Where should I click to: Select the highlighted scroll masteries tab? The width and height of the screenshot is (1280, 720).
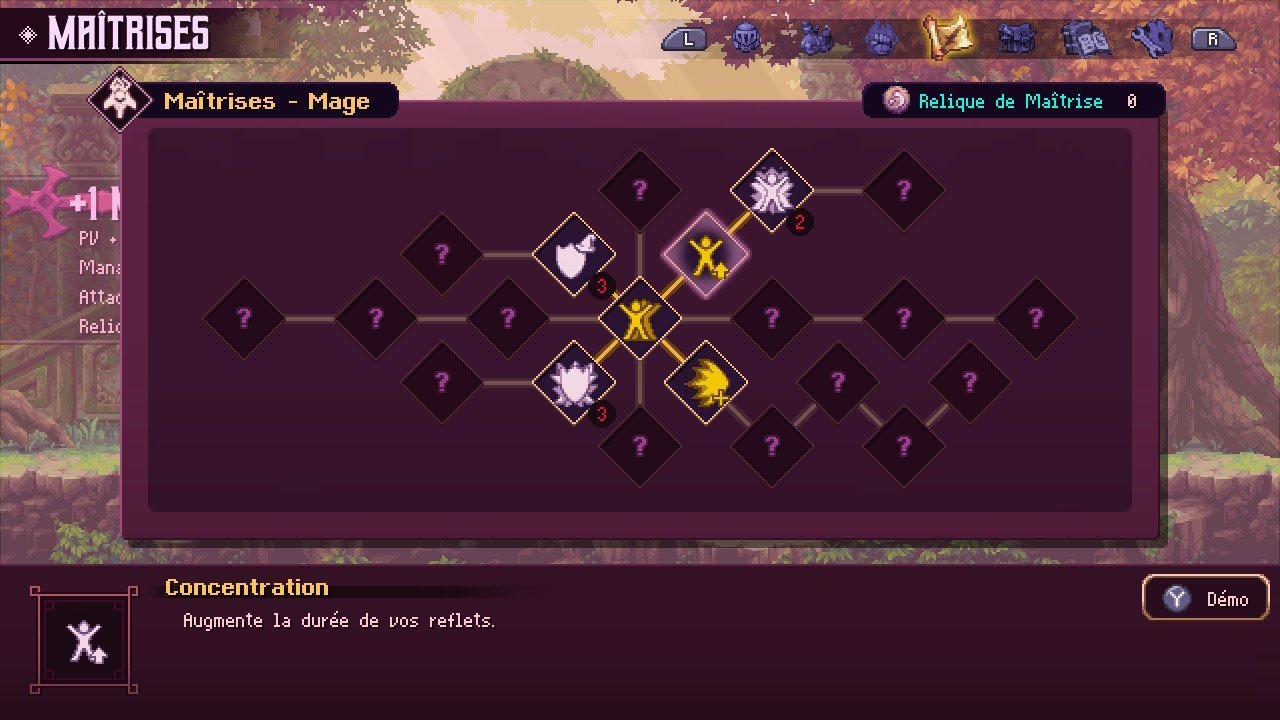tap(946, 38)
